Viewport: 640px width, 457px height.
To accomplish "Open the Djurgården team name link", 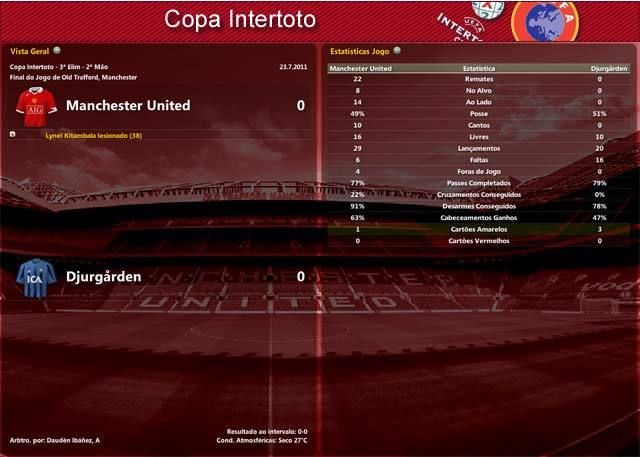I will click(103, 276).
